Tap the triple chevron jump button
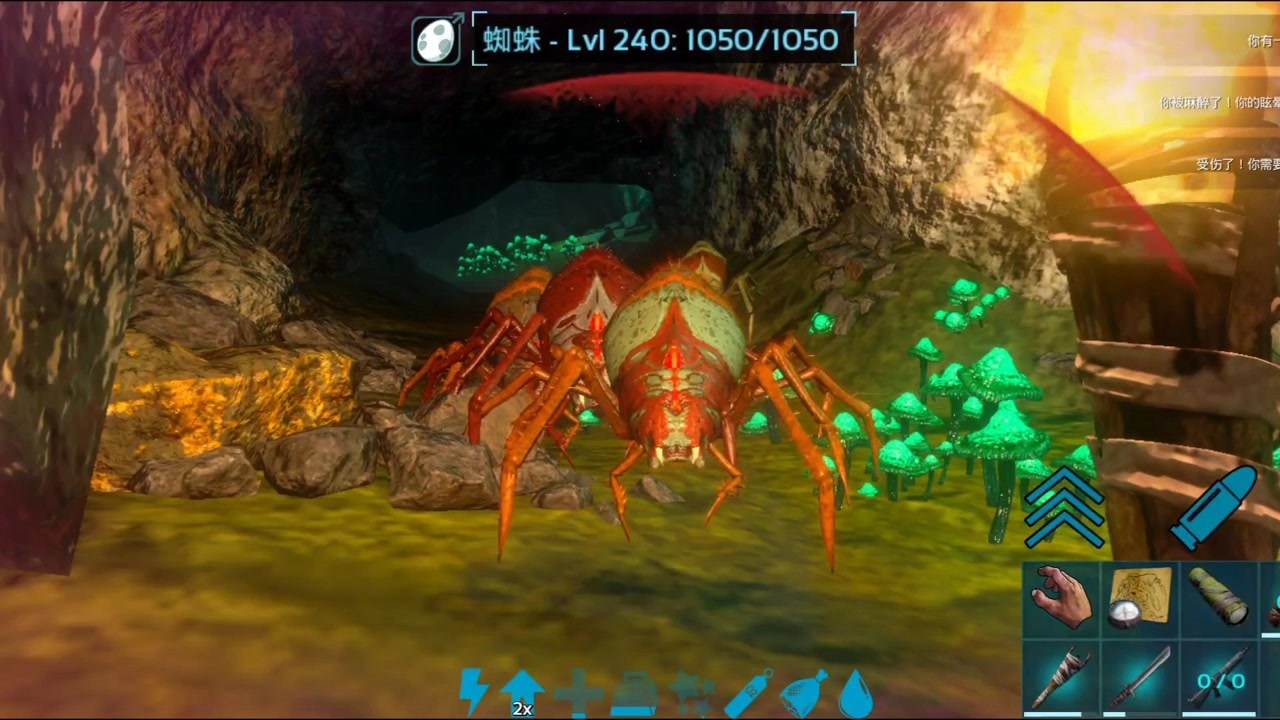1280x720 pixels. (x=1064, y=506)
